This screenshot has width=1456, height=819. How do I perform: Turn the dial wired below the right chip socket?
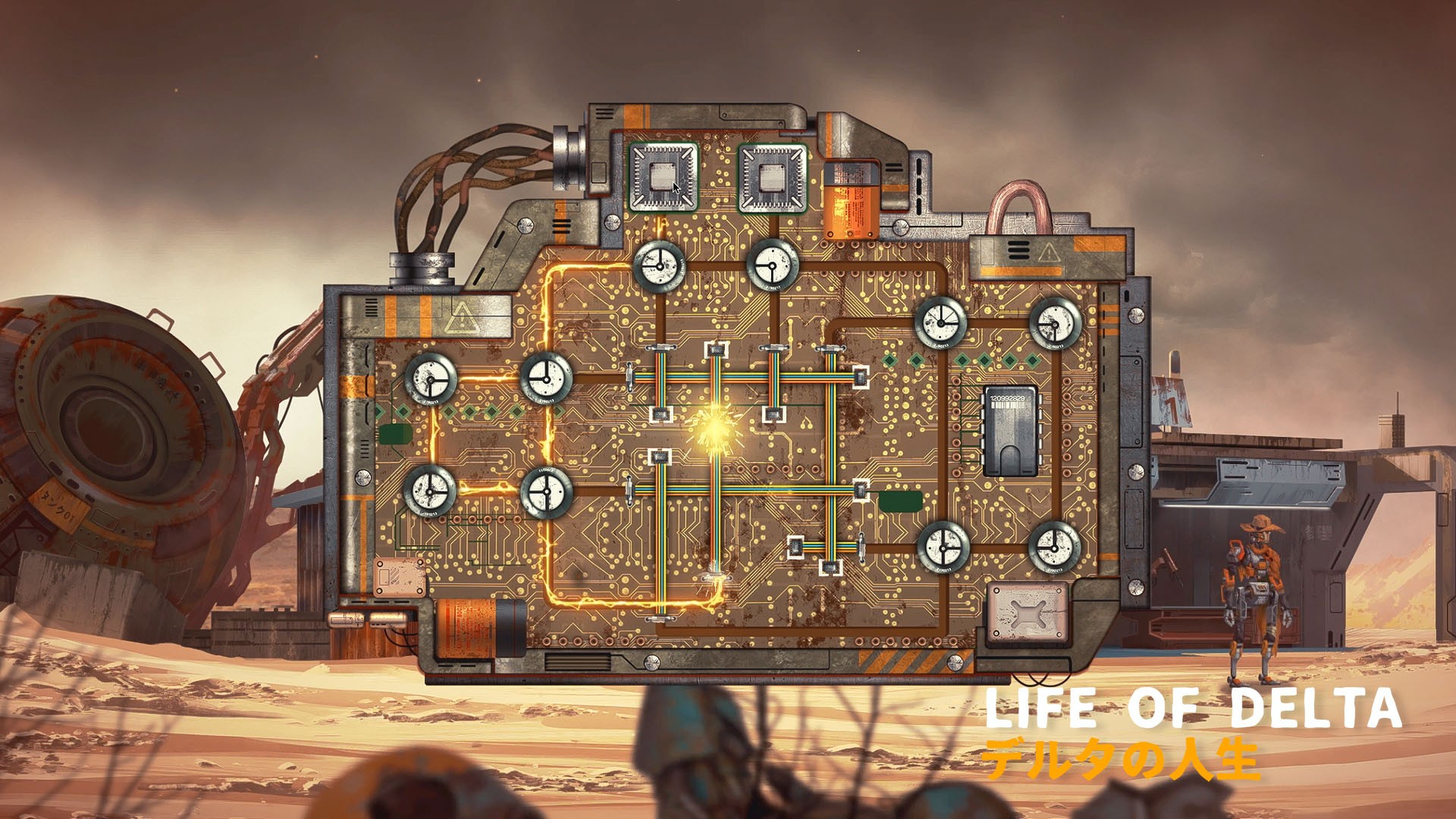772,265
